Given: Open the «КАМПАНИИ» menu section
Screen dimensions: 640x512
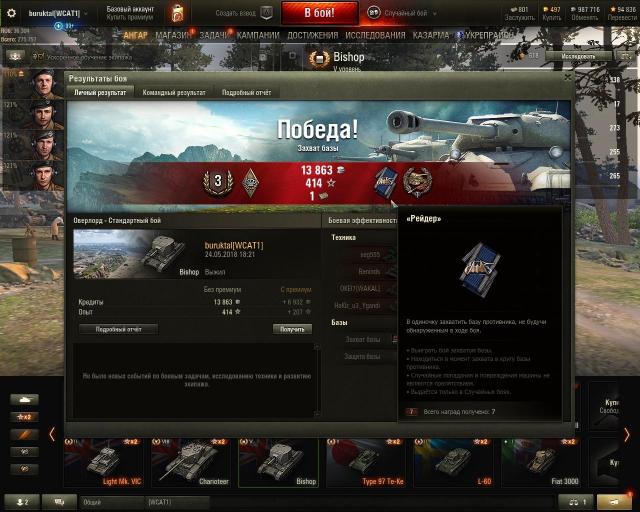Looking at the screenshot, I should [x=258, y=34].
